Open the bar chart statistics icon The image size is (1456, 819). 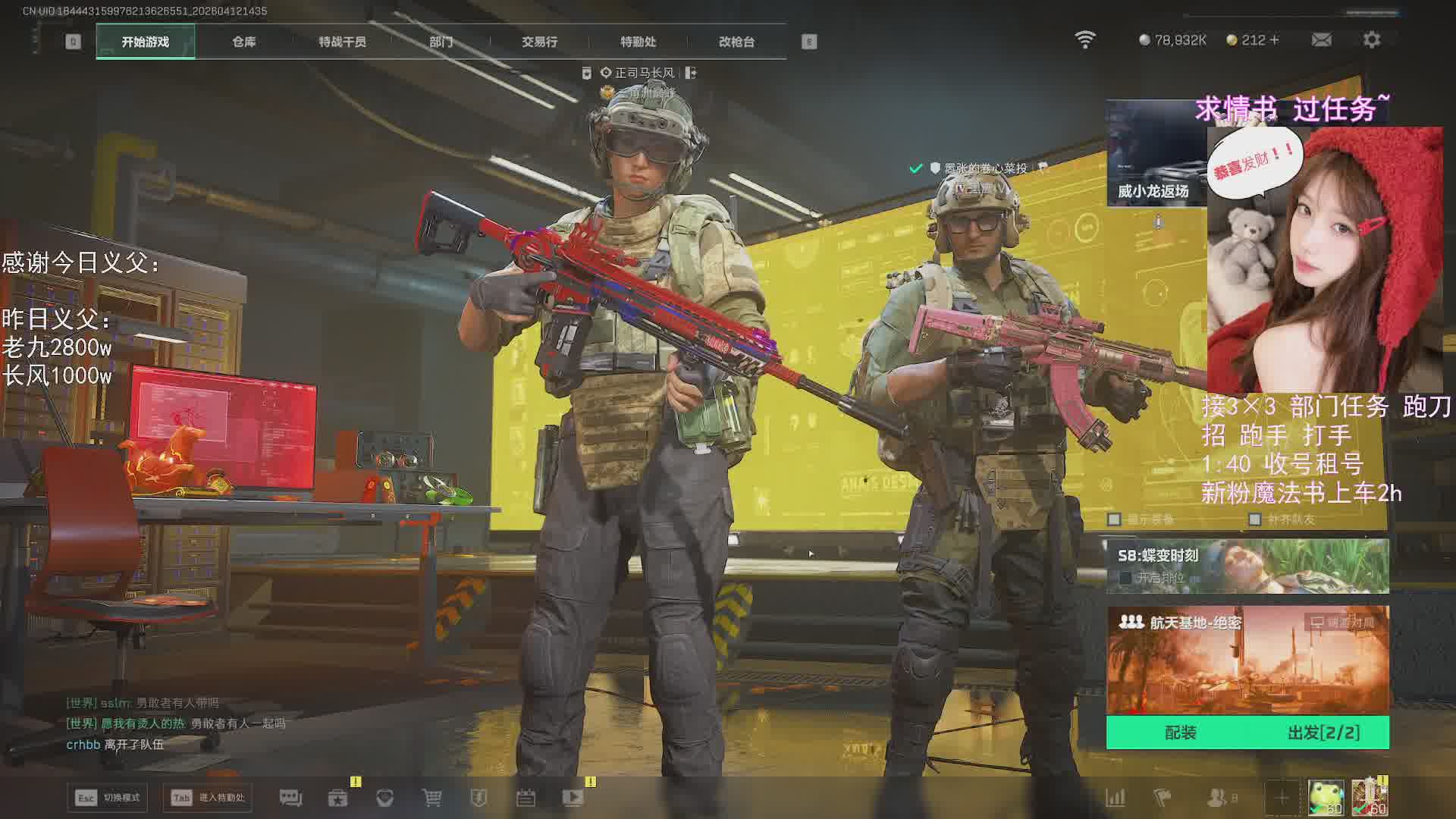click(1116, 798)
